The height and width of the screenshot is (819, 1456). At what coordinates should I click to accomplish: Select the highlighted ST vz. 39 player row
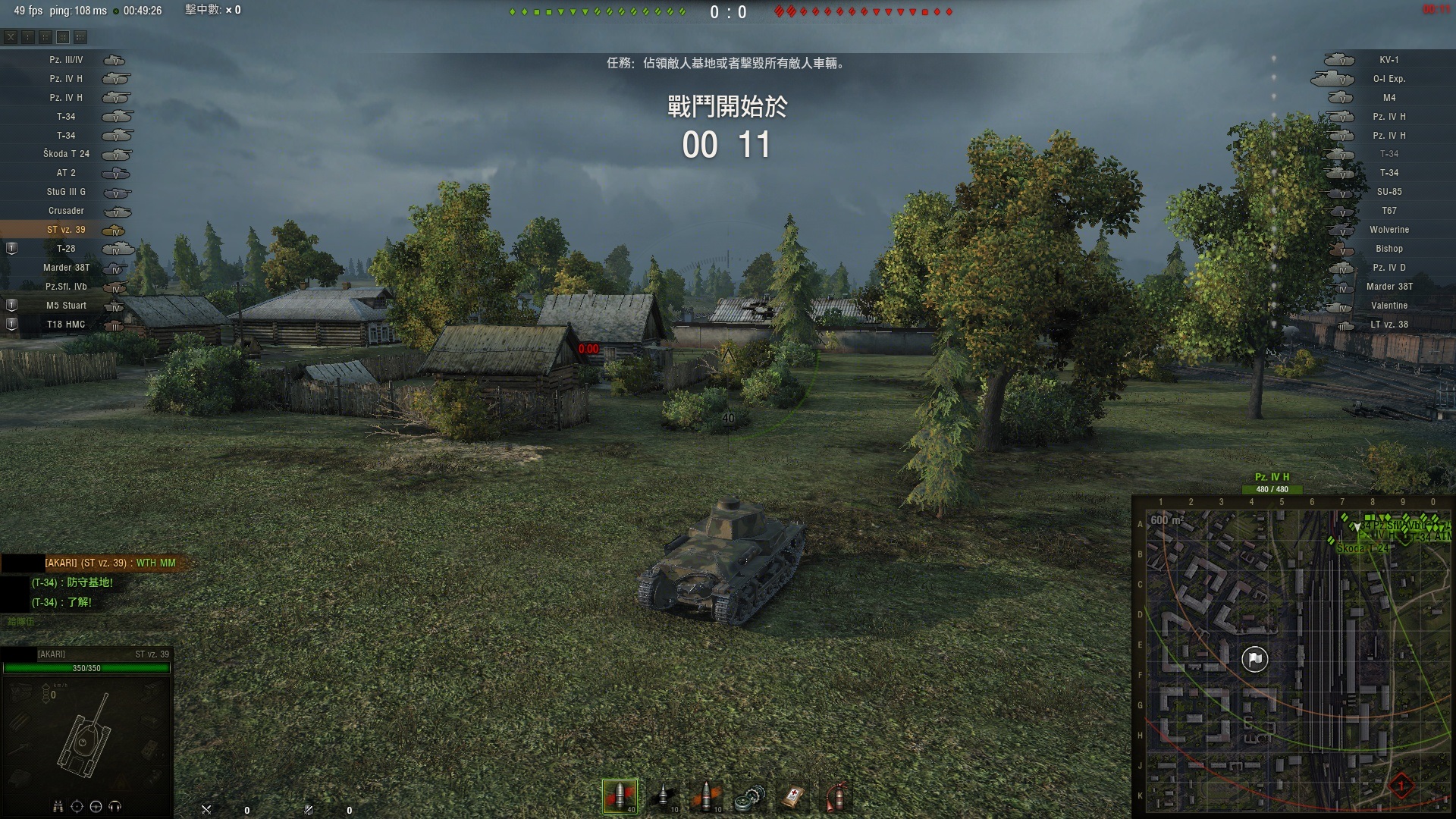[x=66, y=230]
